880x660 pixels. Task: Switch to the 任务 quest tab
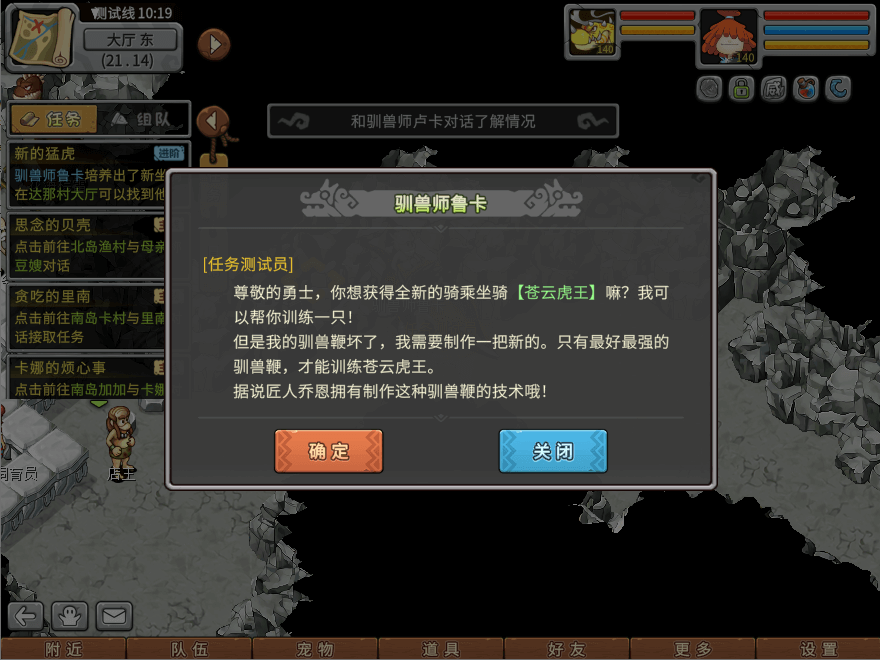point(54,120)
